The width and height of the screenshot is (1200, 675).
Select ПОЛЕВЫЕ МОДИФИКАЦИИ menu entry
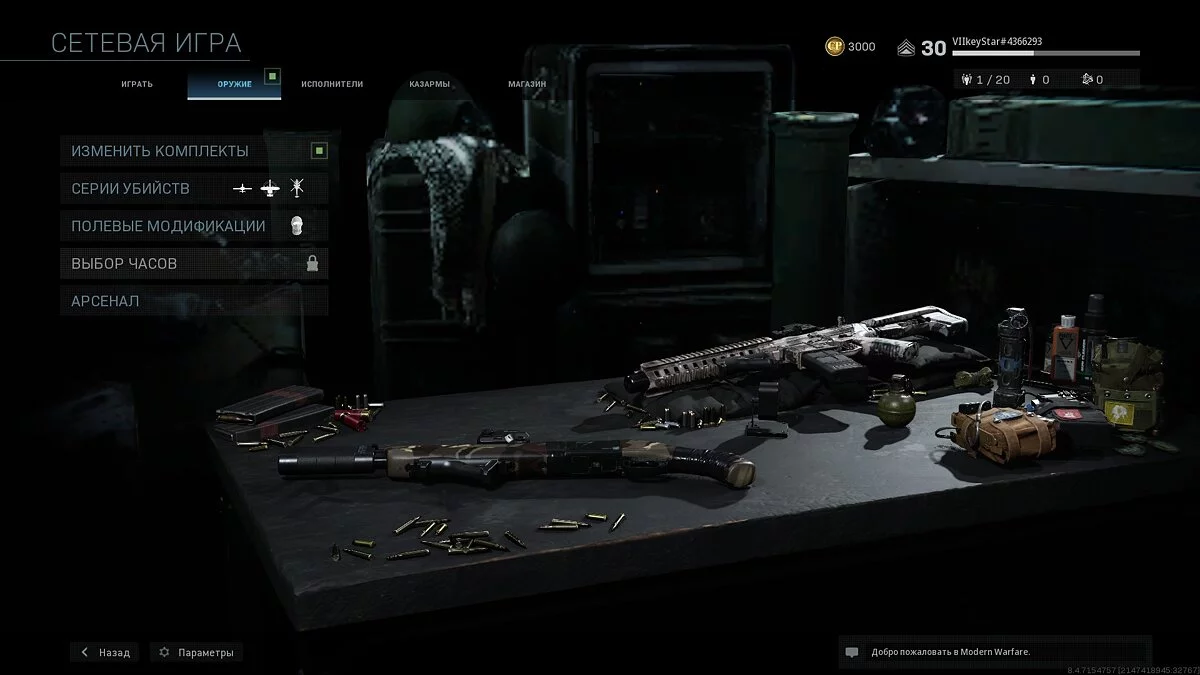pos(194,226)
